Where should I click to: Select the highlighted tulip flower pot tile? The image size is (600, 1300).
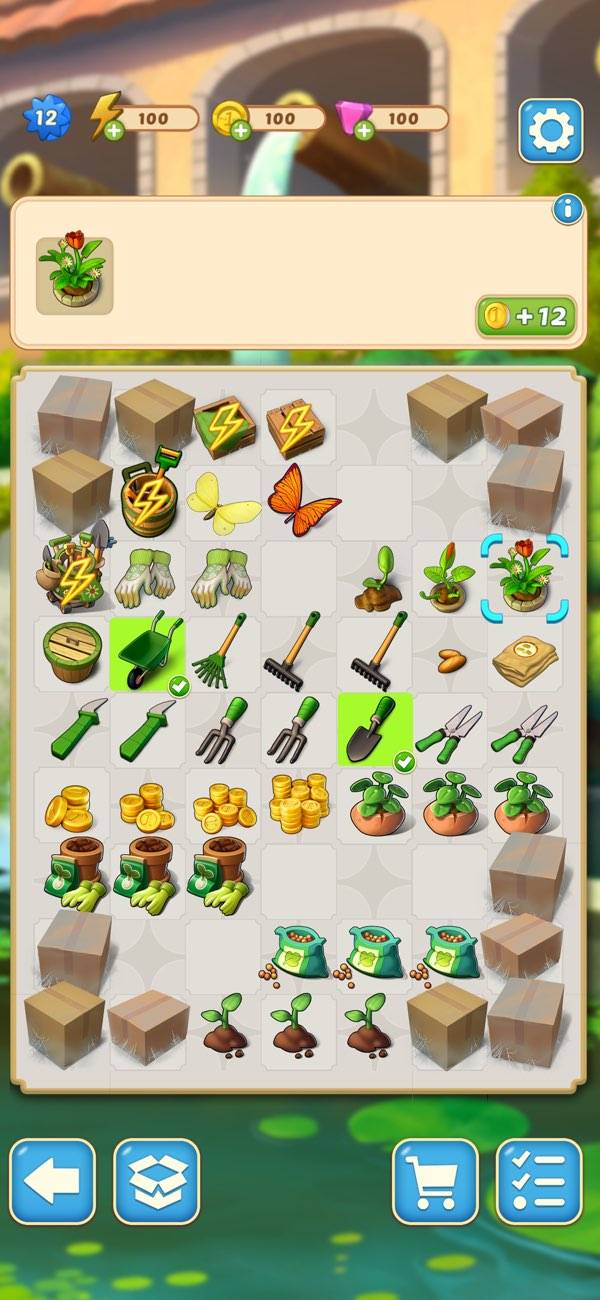525,578
